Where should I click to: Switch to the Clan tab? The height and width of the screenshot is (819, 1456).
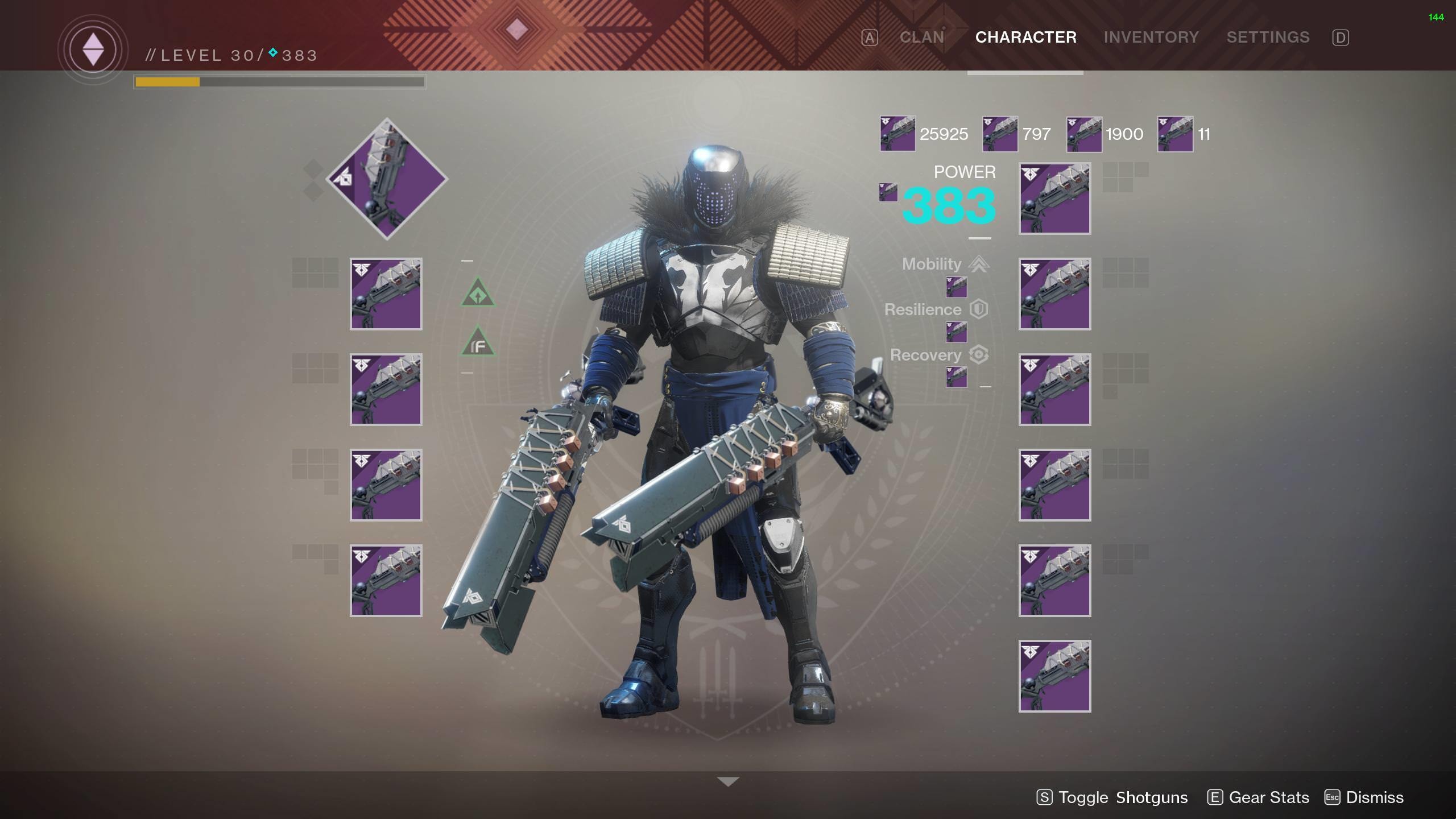921,38
